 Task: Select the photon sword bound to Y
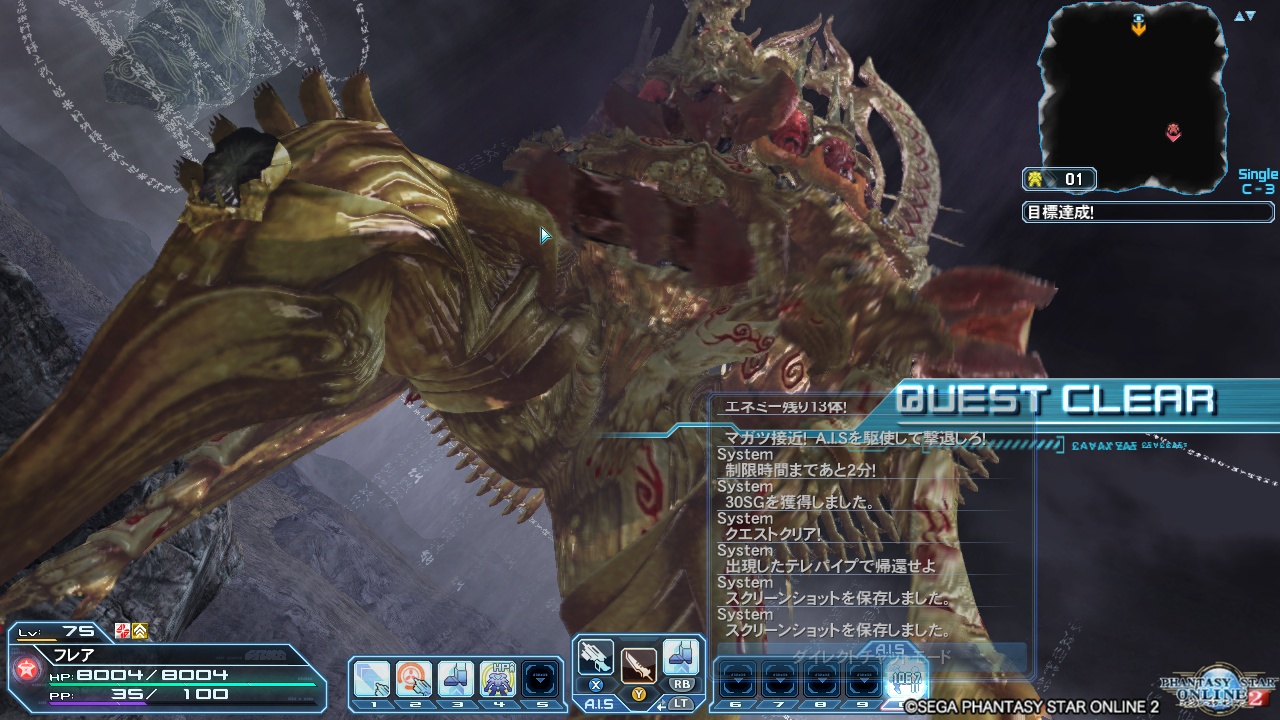[638, 663]
